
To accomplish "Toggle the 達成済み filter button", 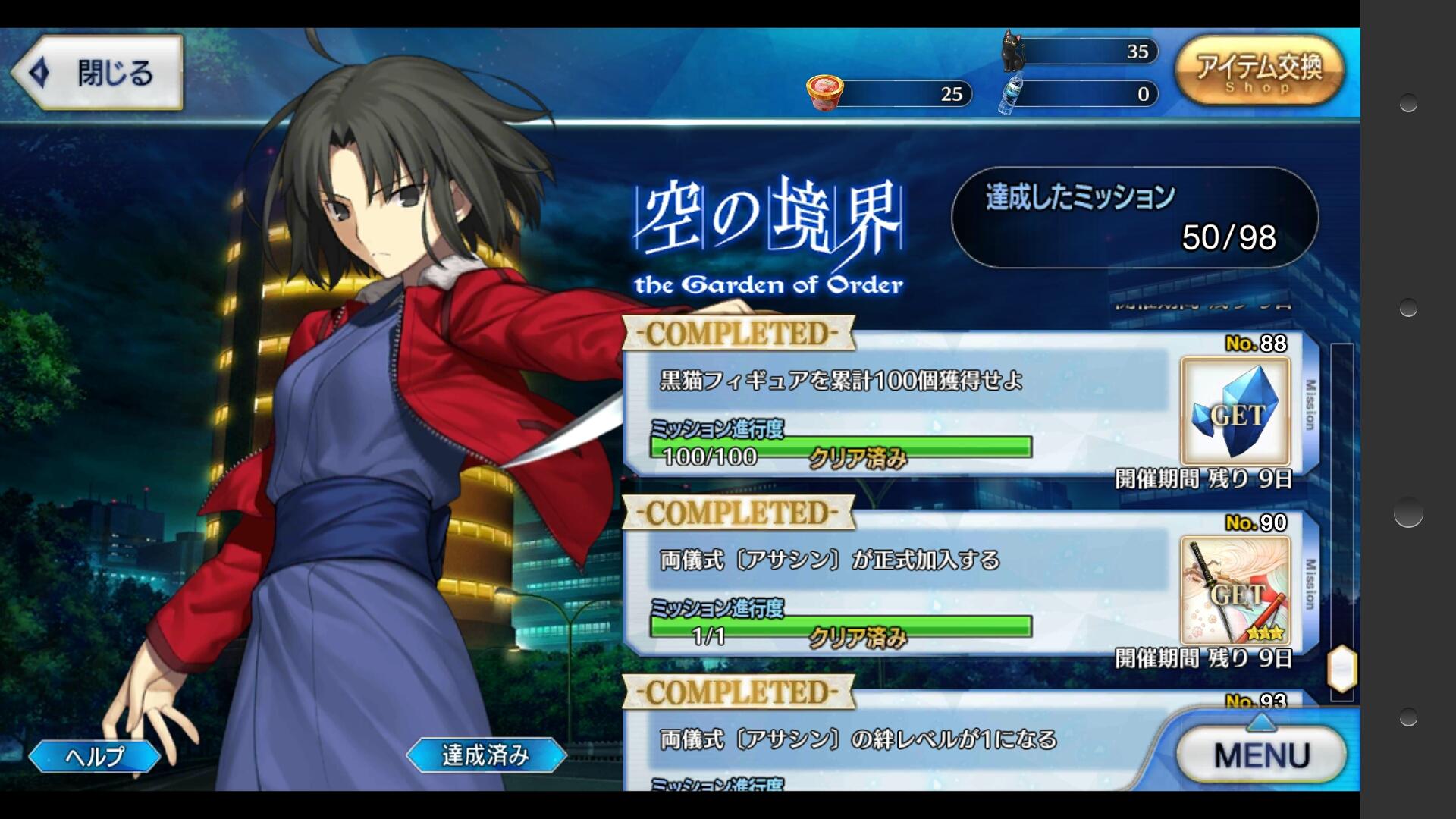I will (485, 755).
